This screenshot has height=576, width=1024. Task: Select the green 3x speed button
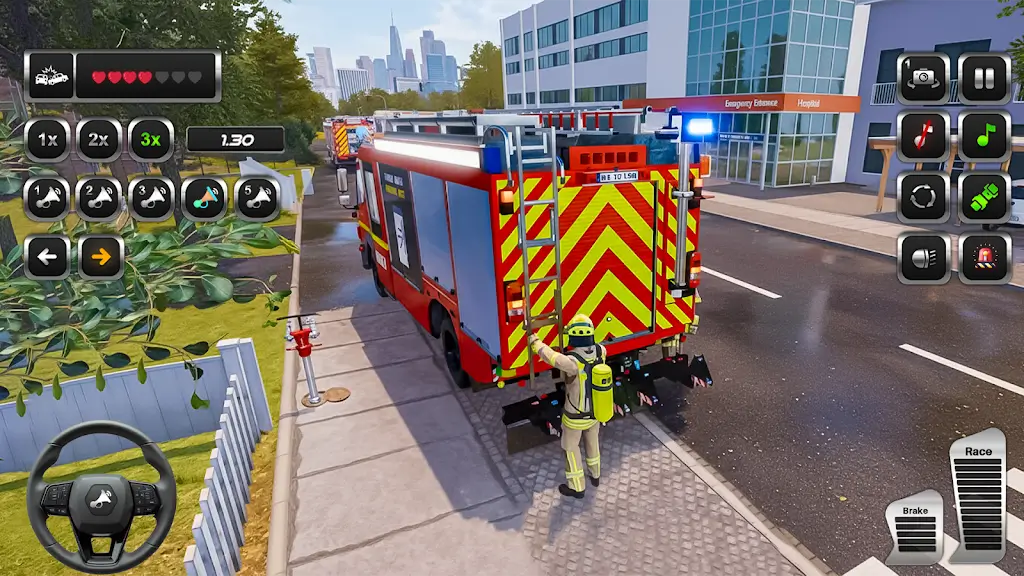tap(151, 139)
